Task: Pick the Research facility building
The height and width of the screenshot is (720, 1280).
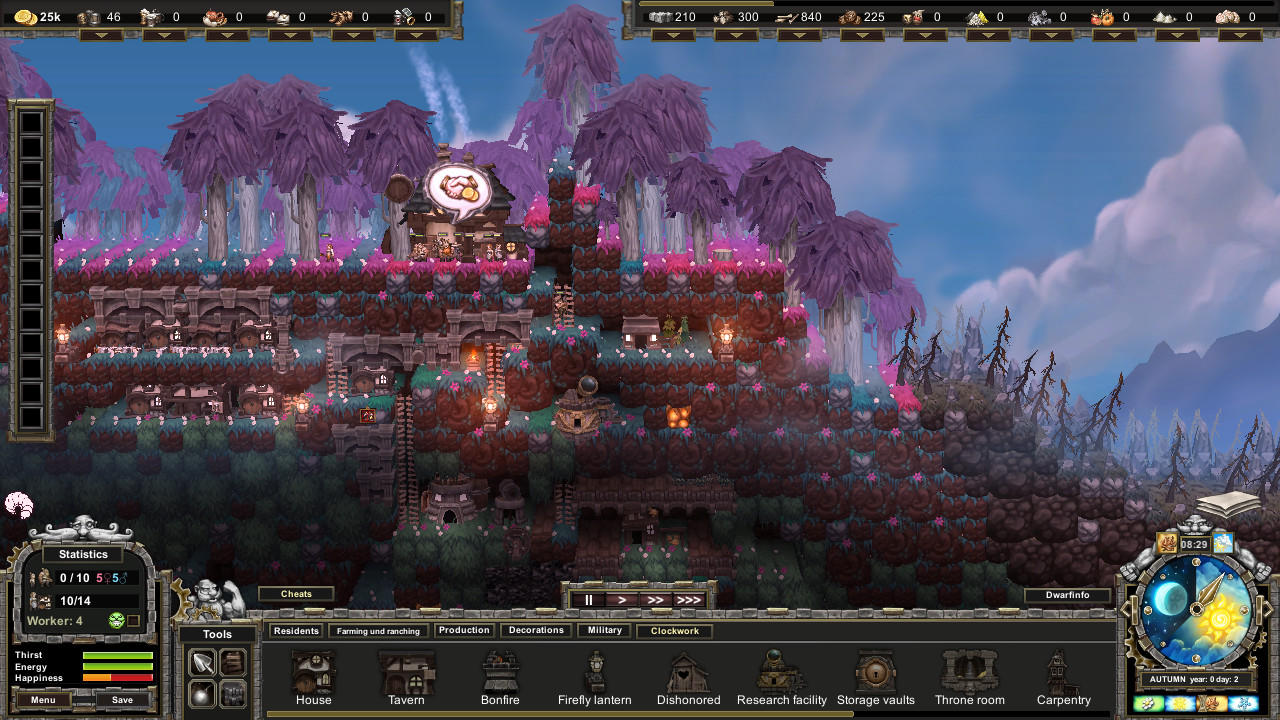Action: click(x=781, y=675)
